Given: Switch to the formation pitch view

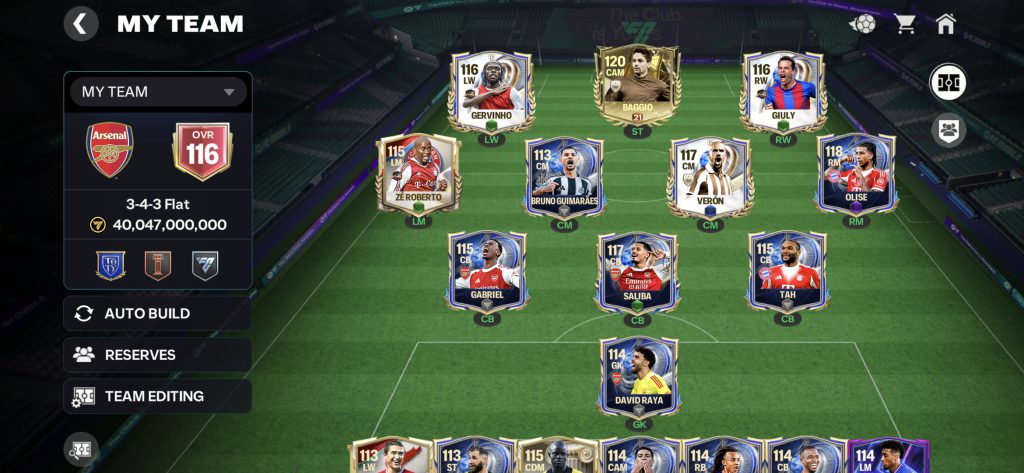Looking at the screenshot, I should pyautogui.click(x=948, y=82).
